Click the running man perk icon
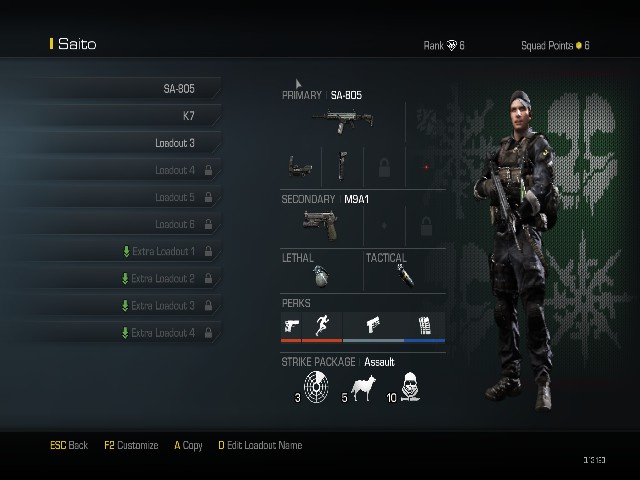This screenshot has width=640, height=480. 321,325
